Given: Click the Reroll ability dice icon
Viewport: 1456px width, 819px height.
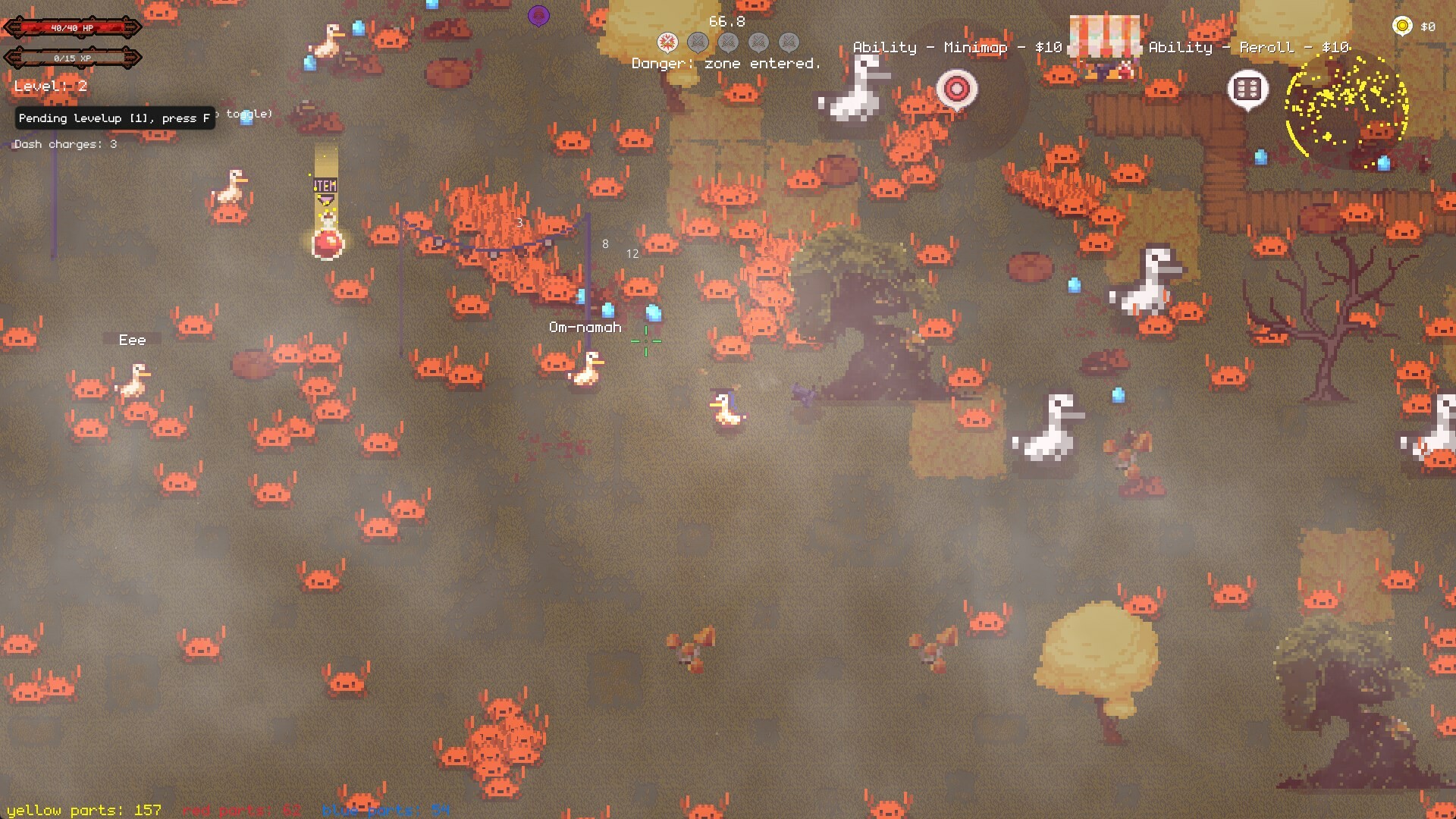Looking at the screenshot, I should pyautogui.click(x=1247, y=89).
